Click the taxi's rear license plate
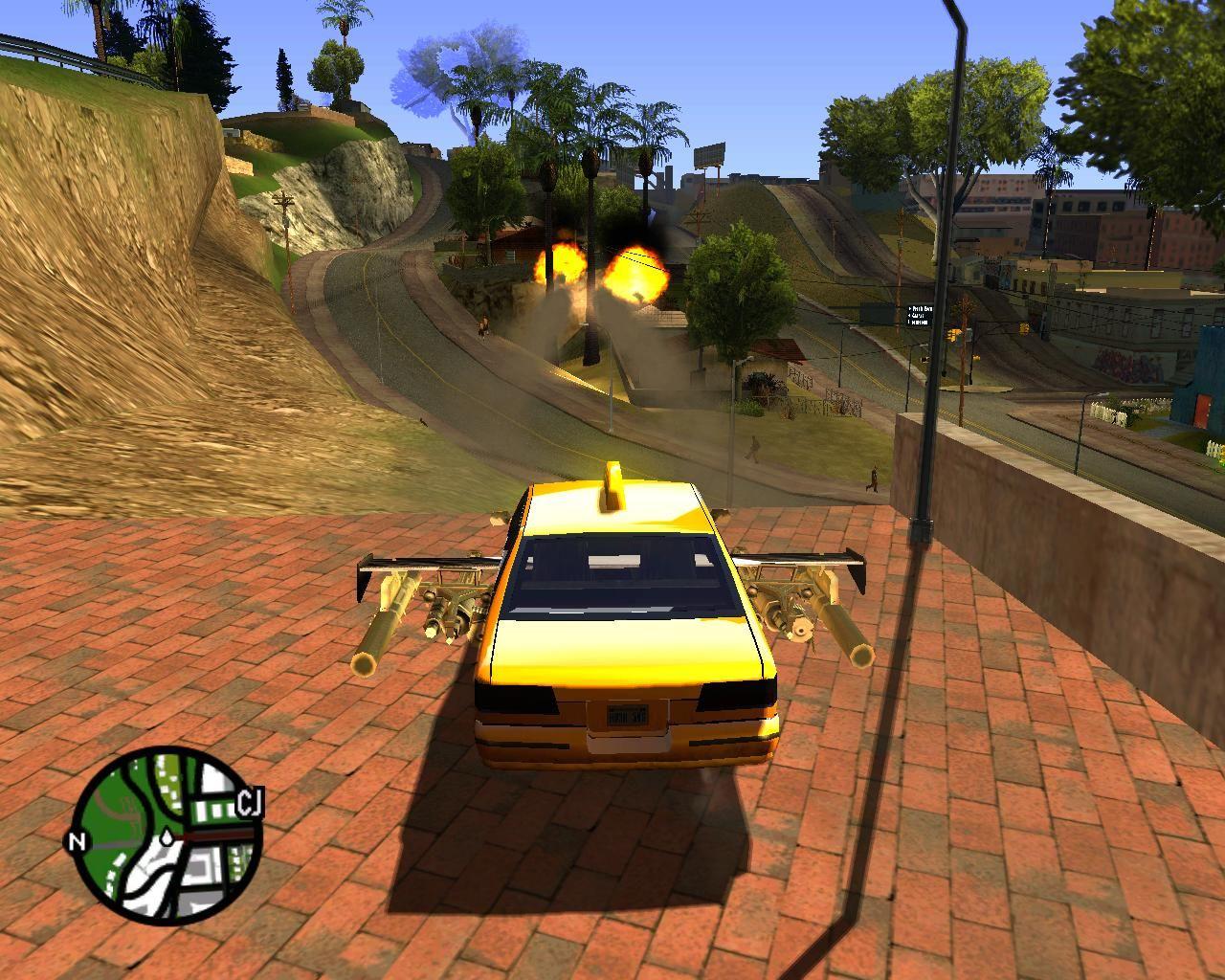The height and width of the screenshot is (980, 1225). click(x=628, y=714)
